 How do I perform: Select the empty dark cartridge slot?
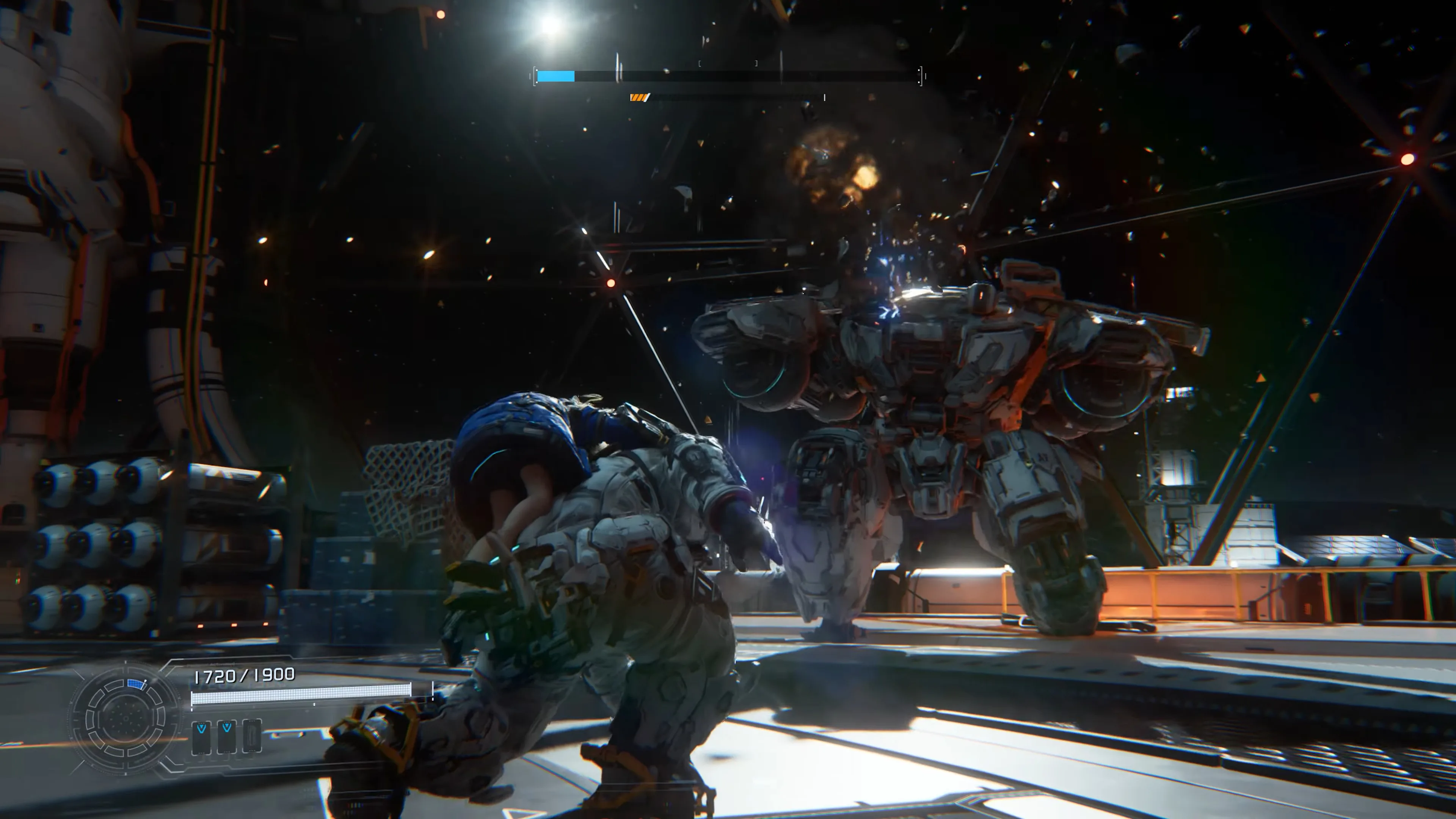[252, 735]
